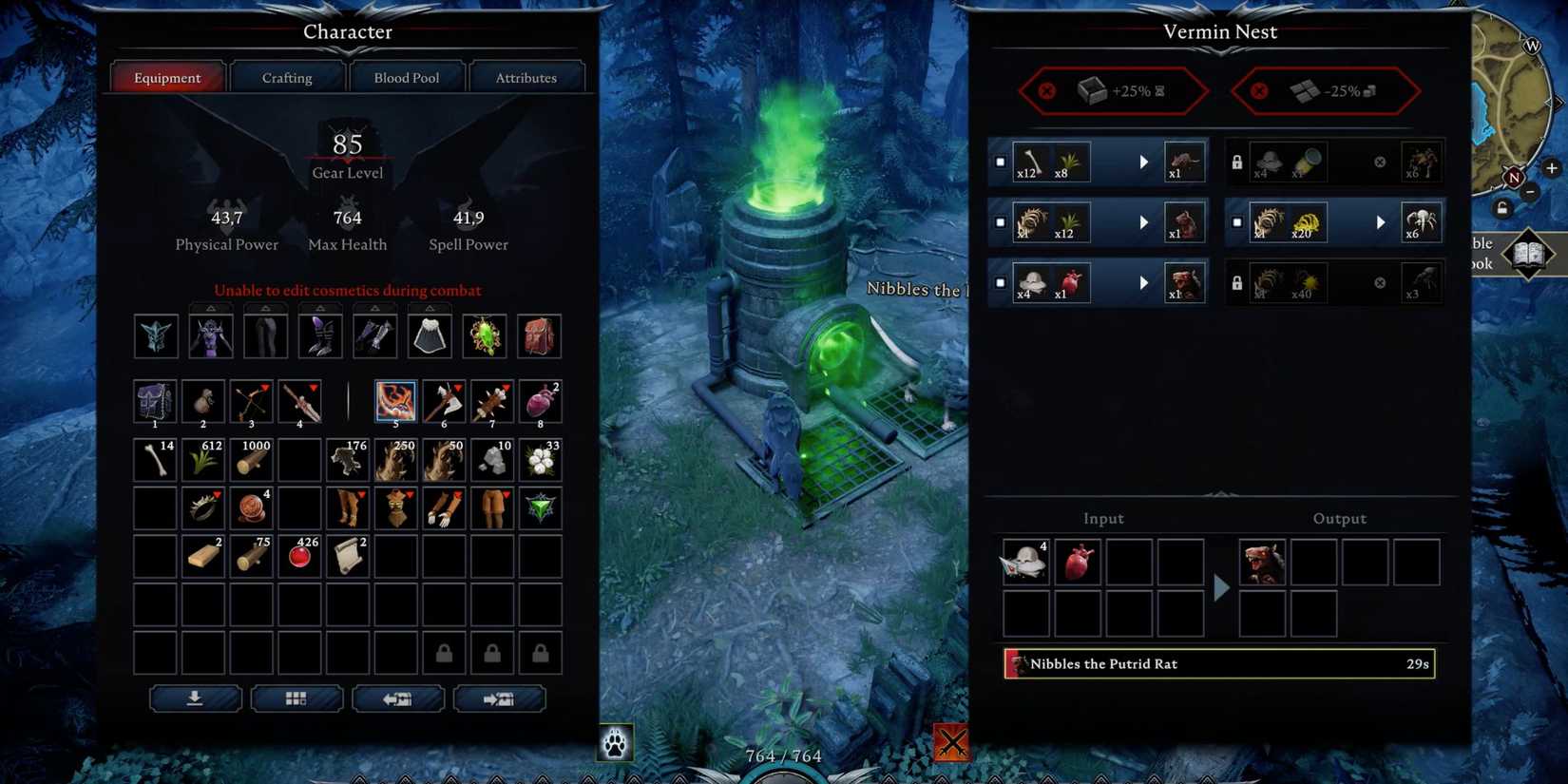The height and width of the screenshot is (784, 1568).
Task: Switch to the Blood Pool tab
Action: click(x=407, y=77)
